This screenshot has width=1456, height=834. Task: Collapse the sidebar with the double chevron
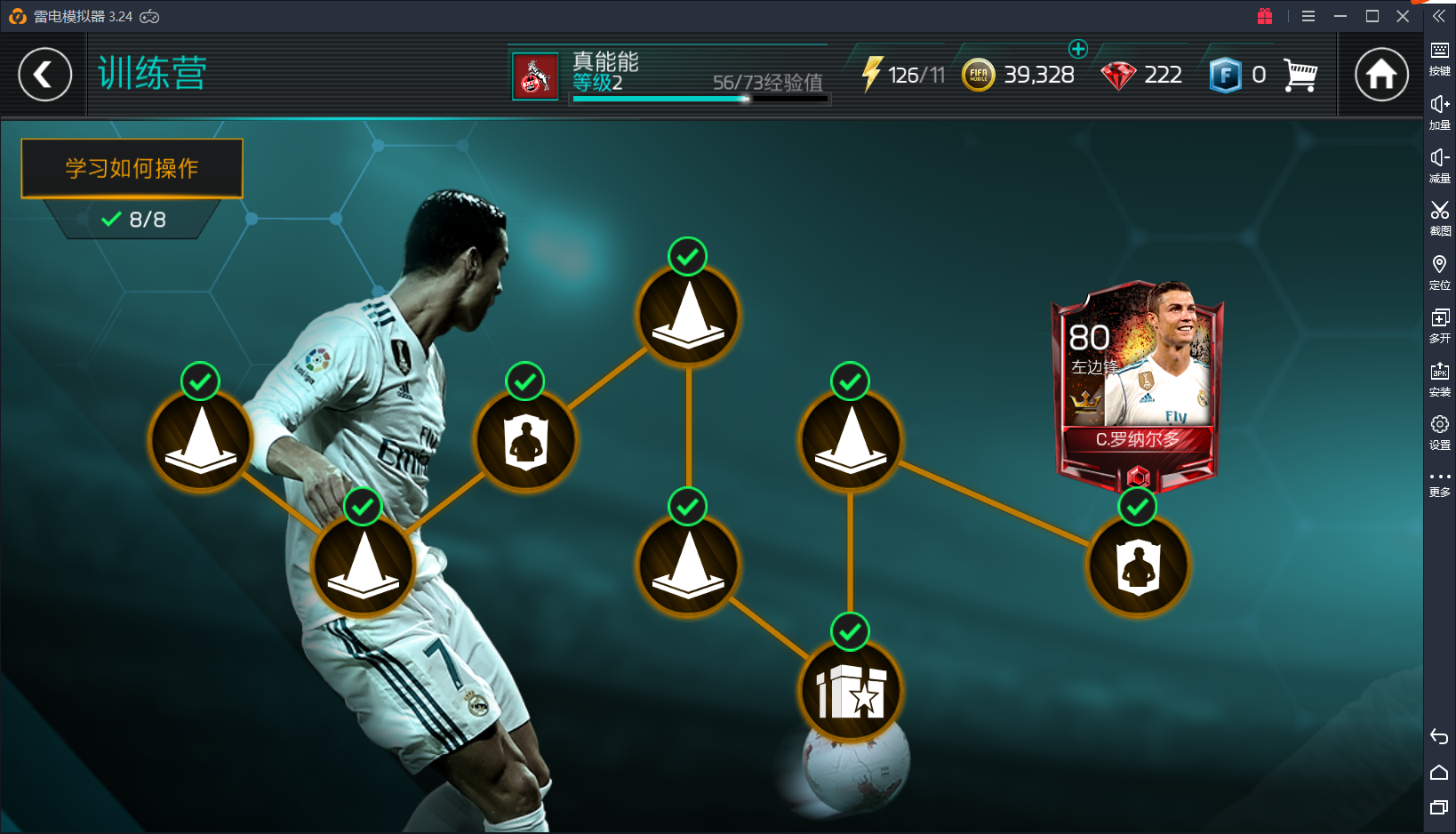[x=1438, y=15]
